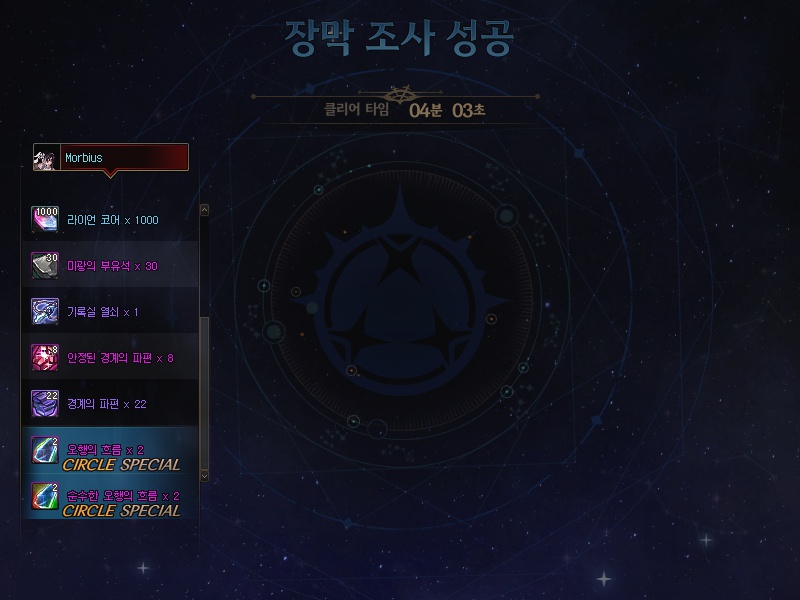
Task: Select the Morbius player tab
Action: 111,158
